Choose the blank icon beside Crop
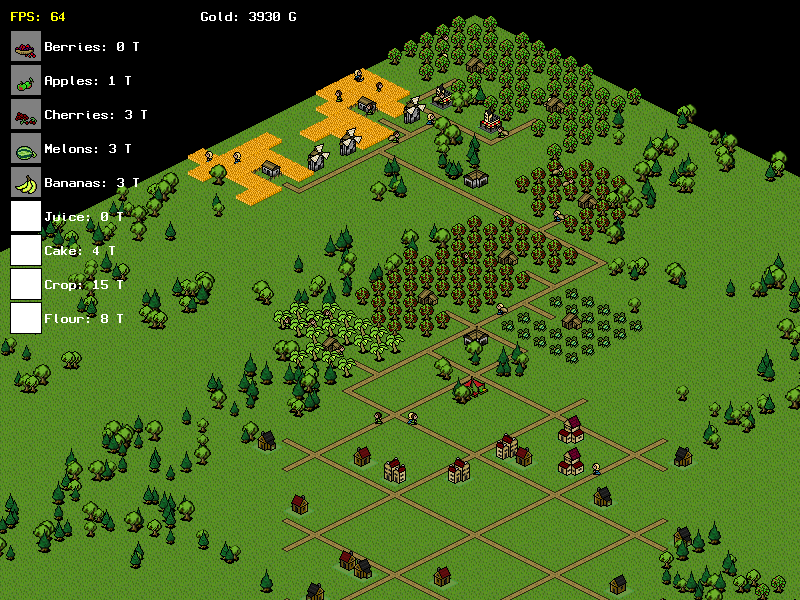 click(26, 284)
